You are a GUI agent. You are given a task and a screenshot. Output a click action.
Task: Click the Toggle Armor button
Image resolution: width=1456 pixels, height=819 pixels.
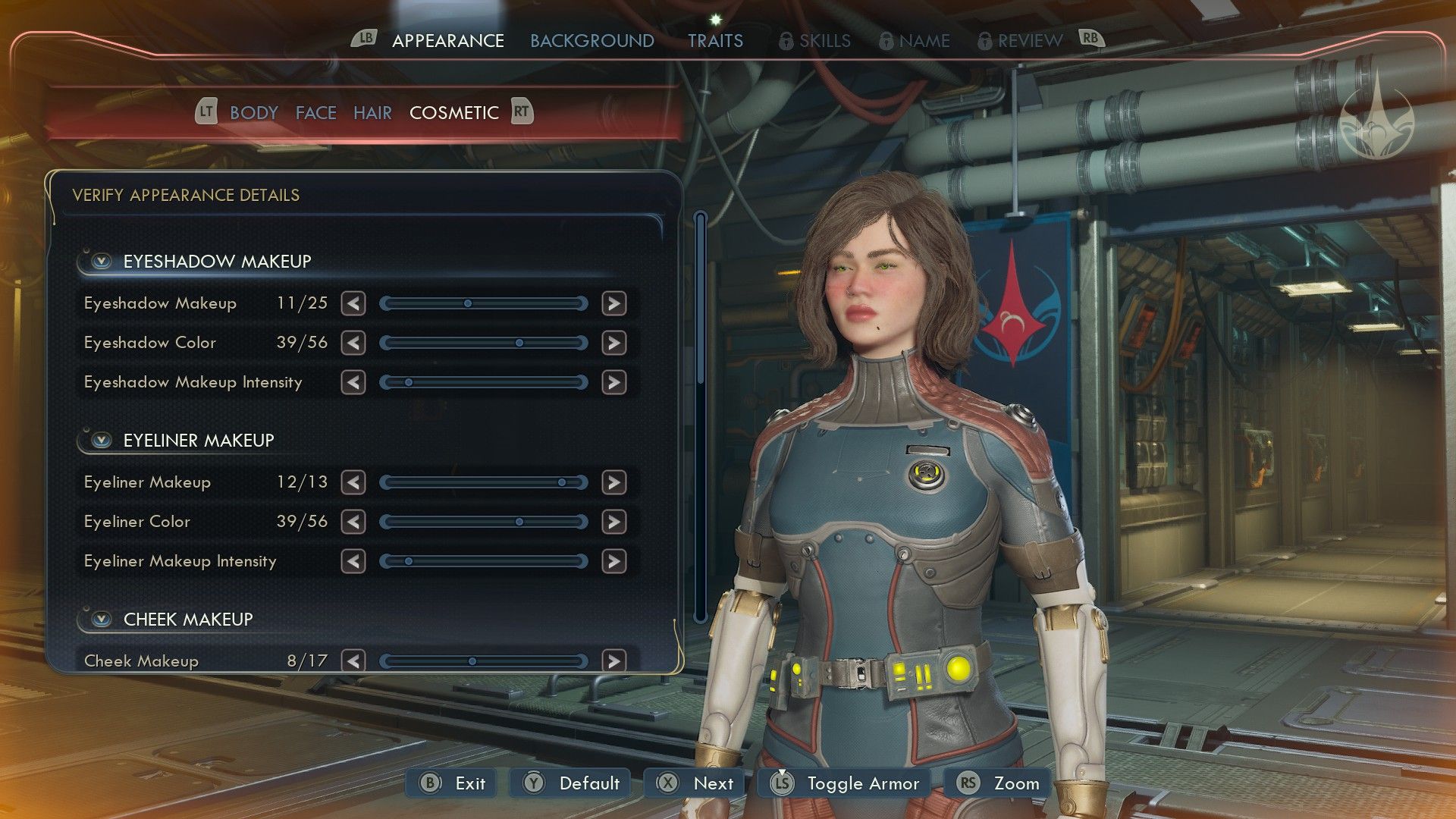point(845,783)
